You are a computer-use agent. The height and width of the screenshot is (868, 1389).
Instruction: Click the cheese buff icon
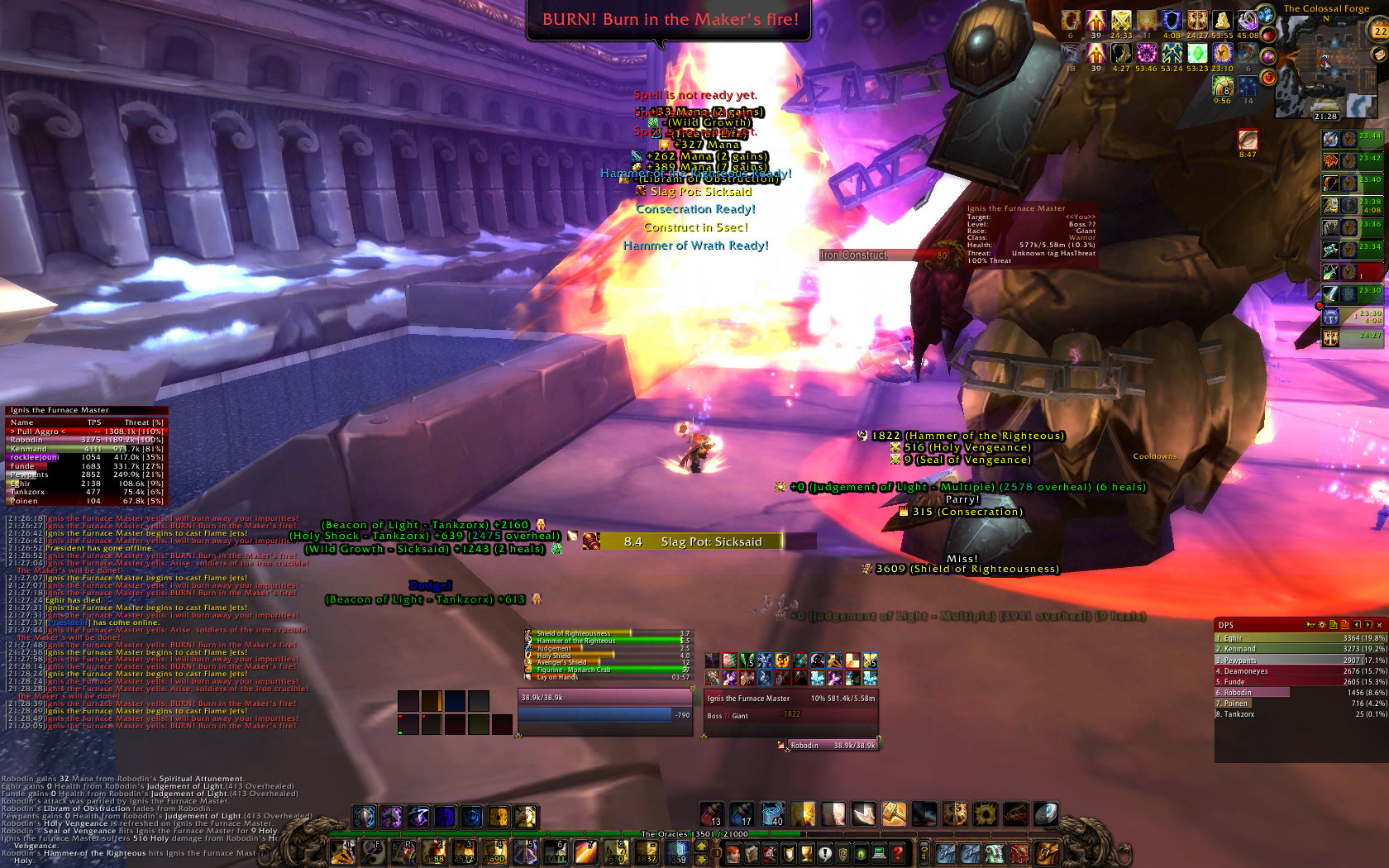pos(1223,20)
